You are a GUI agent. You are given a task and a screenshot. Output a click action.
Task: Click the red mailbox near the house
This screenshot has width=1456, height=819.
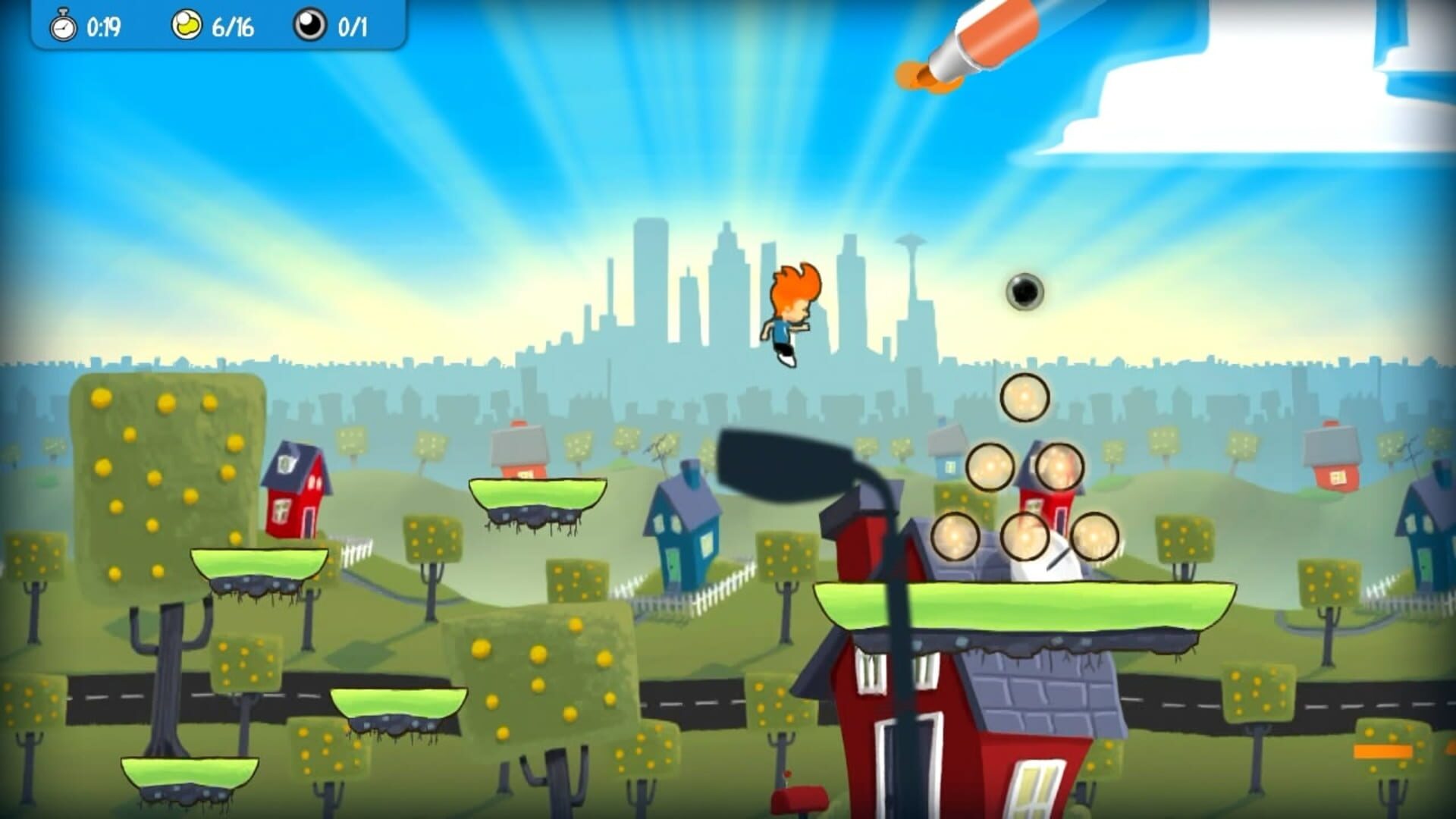800,796
